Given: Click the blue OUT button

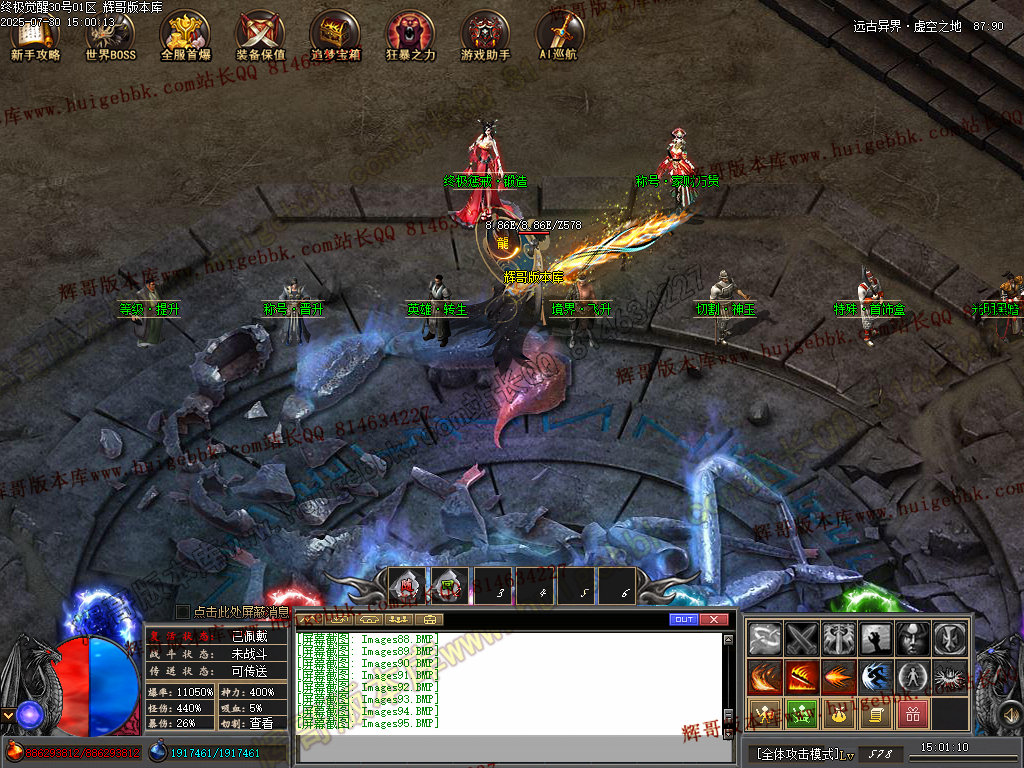Looking at the screenshot, I should [684, 620].
